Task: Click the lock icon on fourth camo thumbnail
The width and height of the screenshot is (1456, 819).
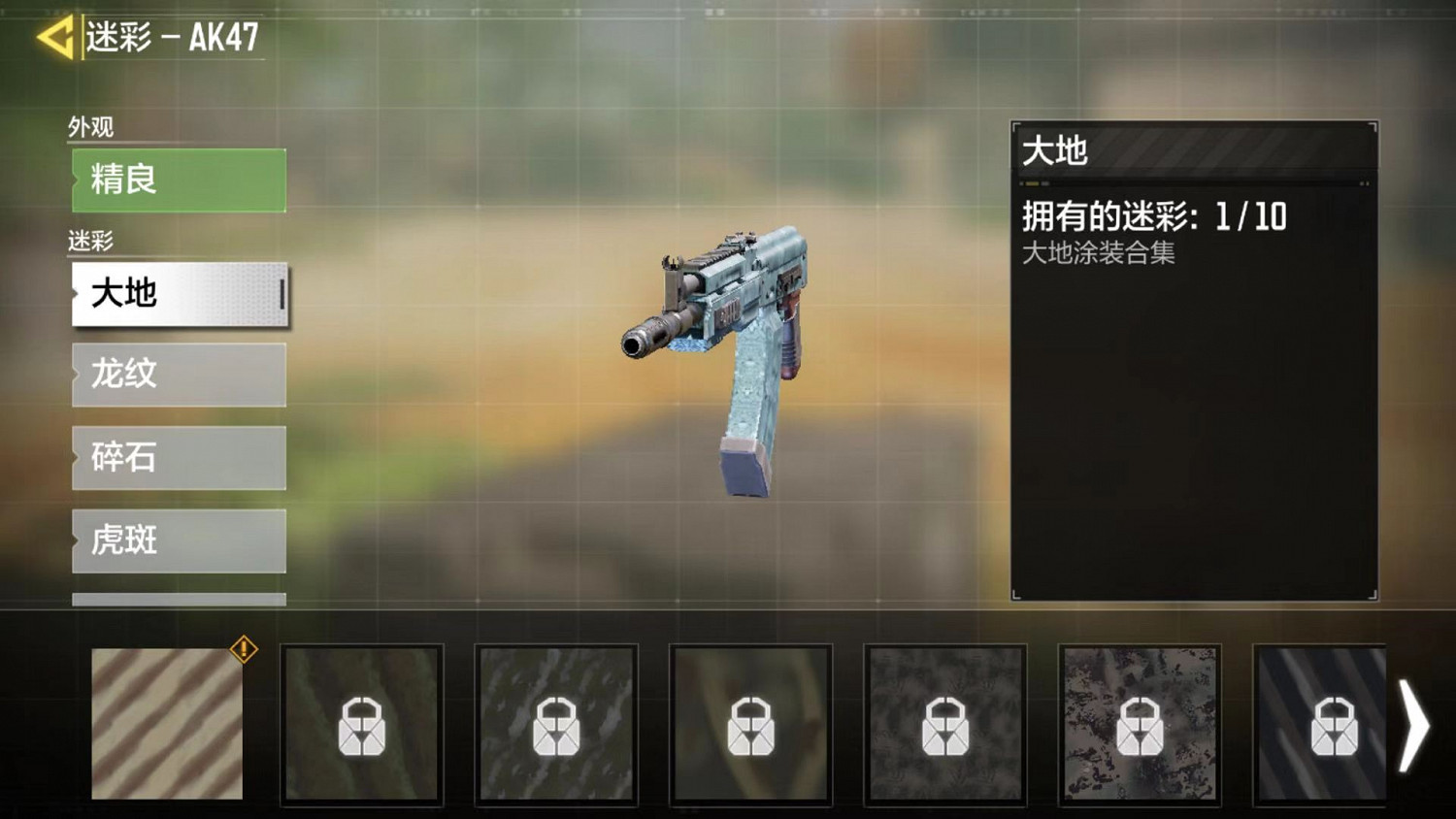Action: pyautogui.click(x=750, y=726)
